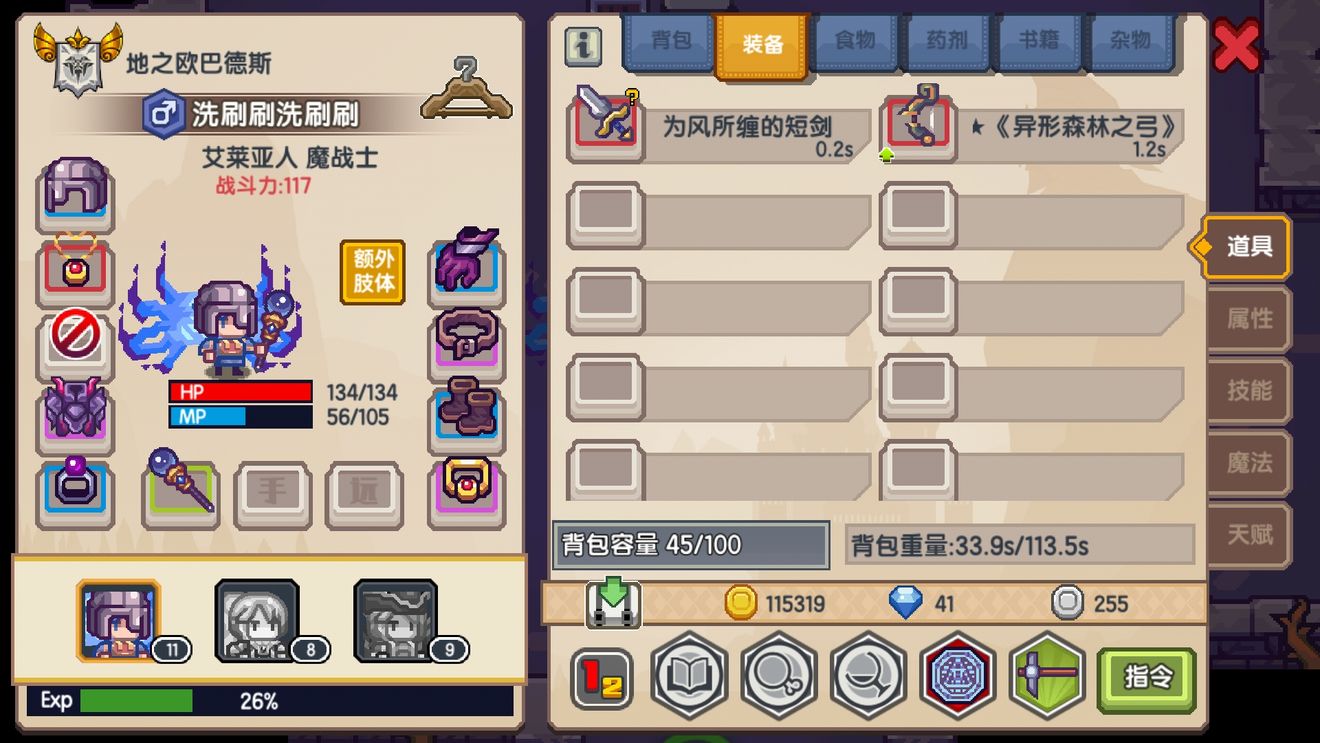Click the equipped helmet slot on character panel
The height and width of the screenshot is (743, 1320).
point(74,193)
